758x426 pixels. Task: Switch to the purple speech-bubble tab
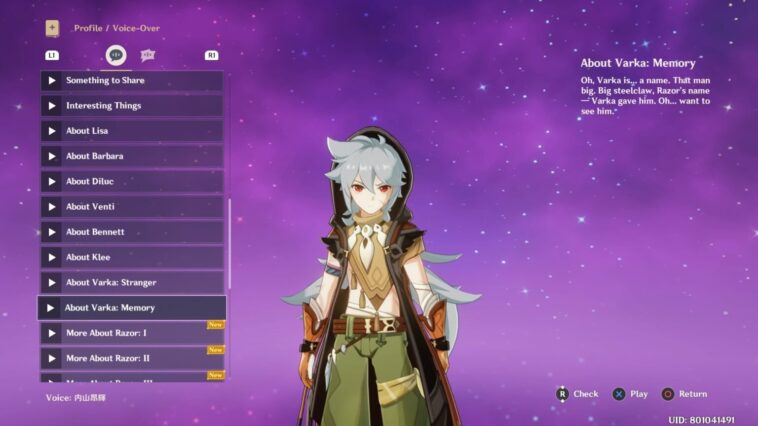pos(148,55)
